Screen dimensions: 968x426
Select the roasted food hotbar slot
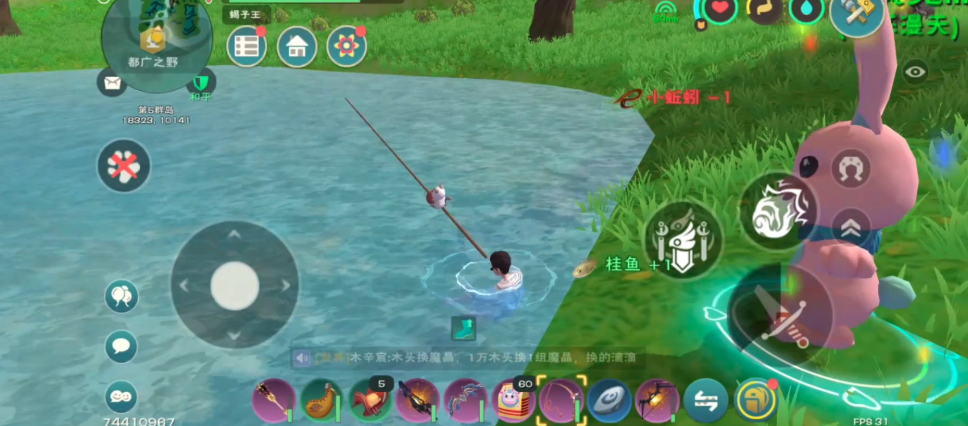pos(321,400)
